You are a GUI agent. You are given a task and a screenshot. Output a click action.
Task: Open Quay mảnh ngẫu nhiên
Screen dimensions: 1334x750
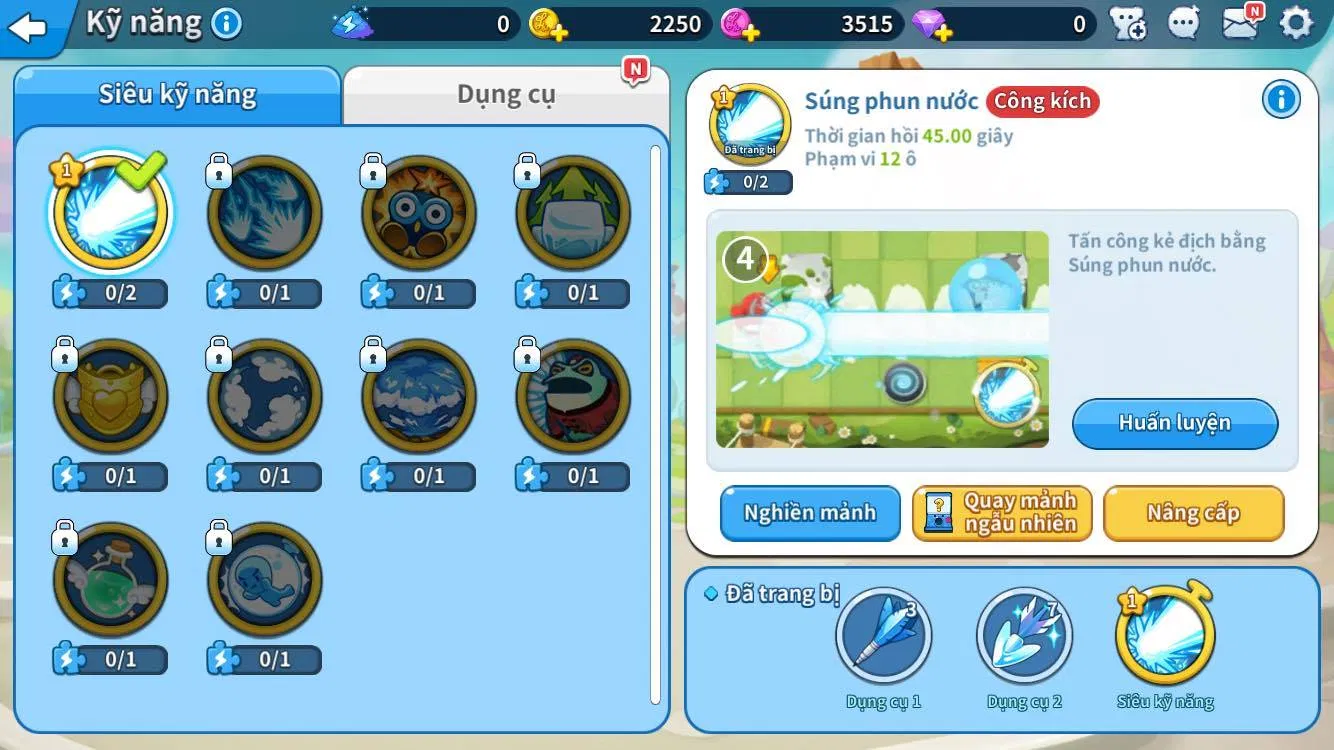tap(1002, 513)
